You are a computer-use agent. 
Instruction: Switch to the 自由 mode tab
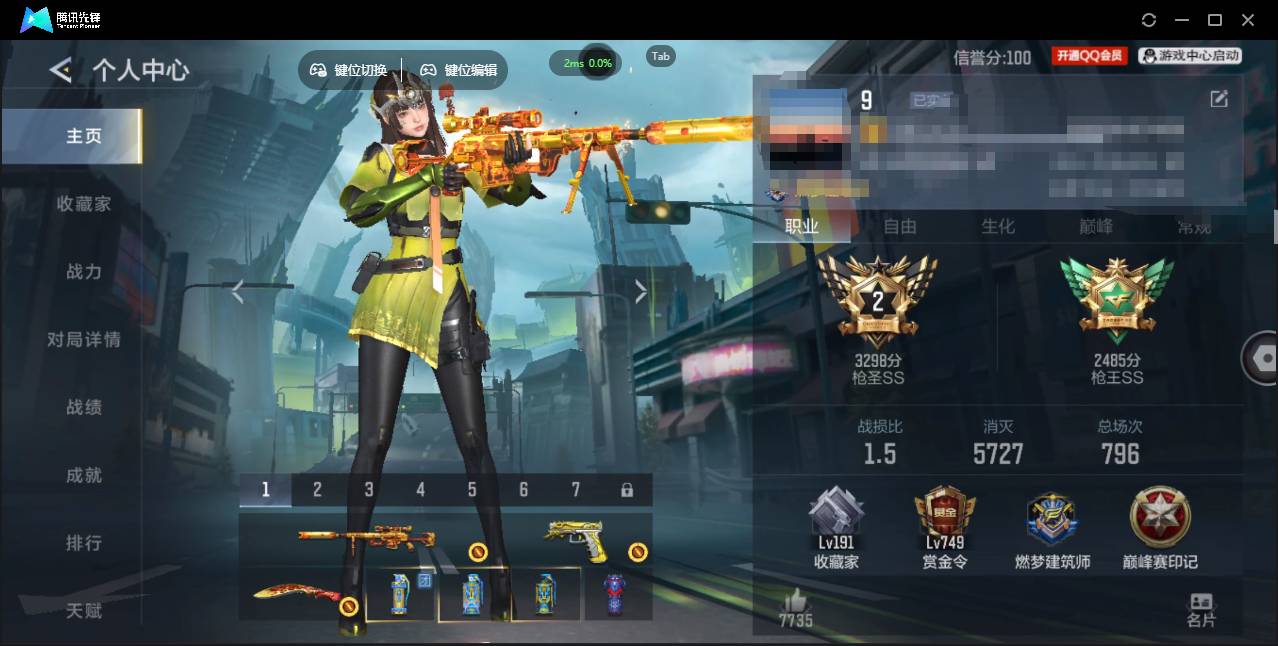click(900, 227)
